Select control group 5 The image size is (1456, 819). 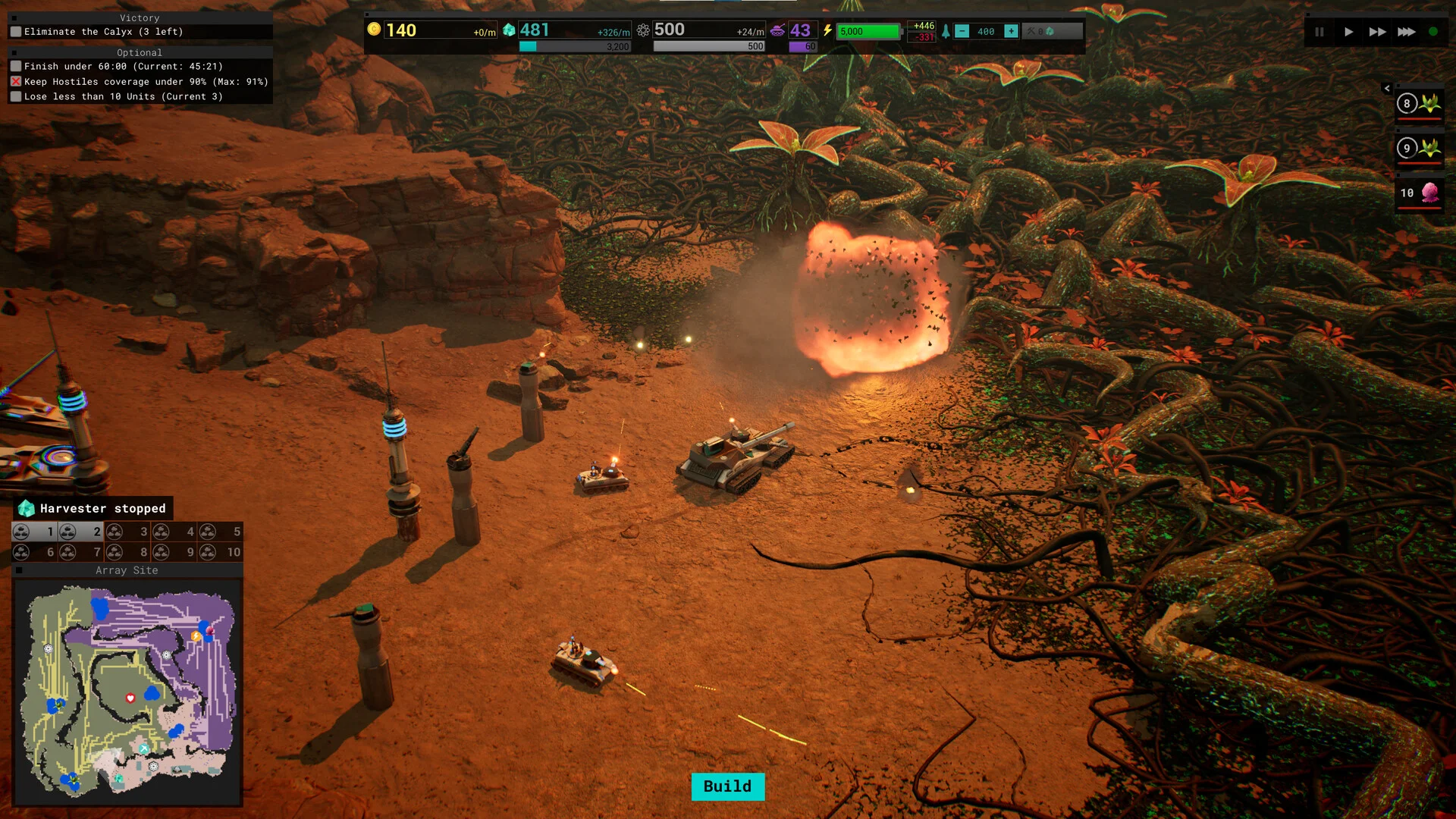[x=221, y=532]
